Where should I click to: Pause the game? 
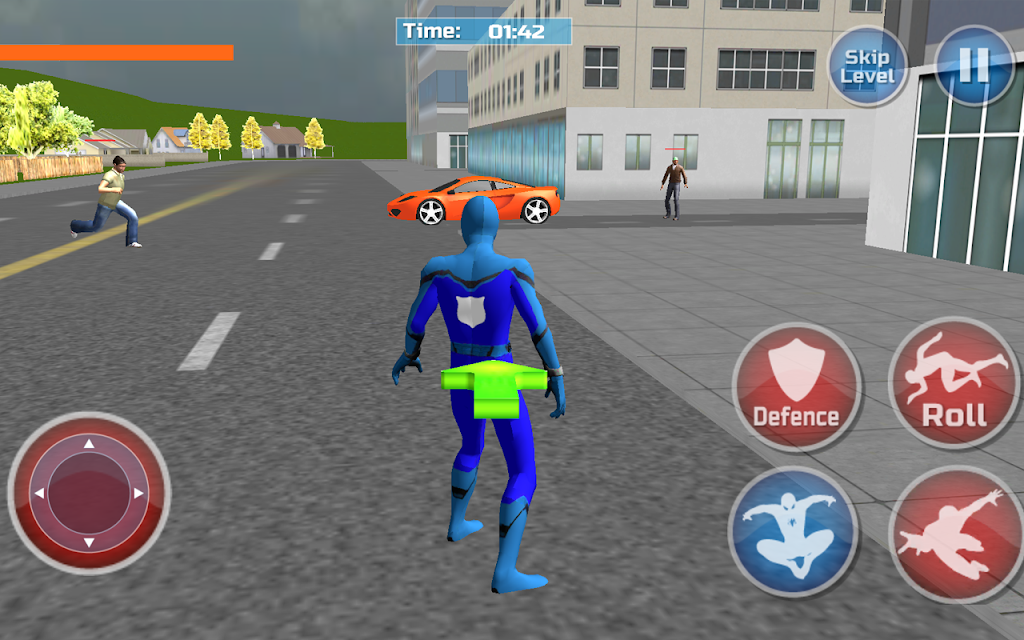972,65
